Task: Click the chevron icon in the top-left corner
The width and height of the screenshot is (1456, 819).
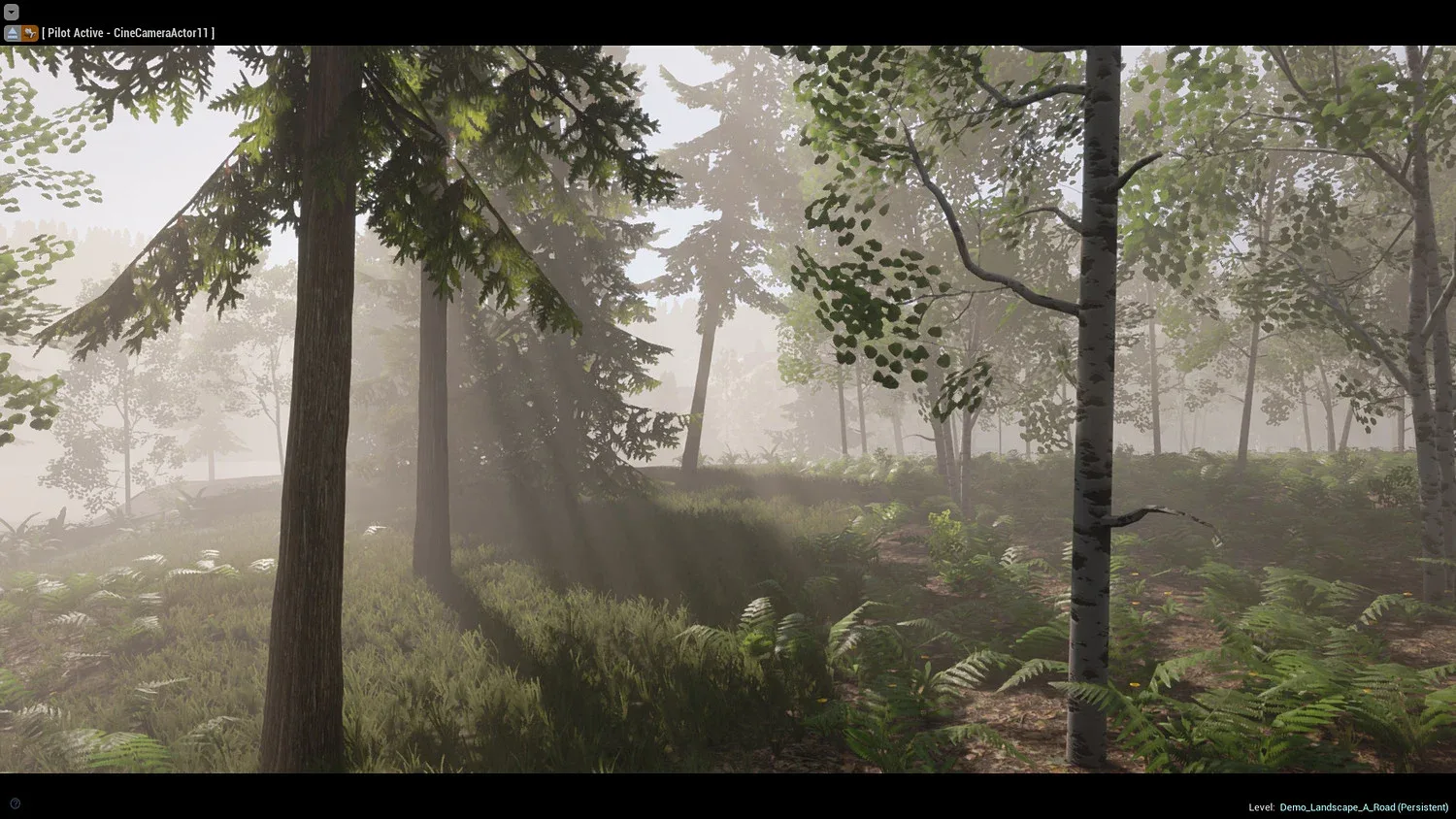Action: click(x=11, y=12)
